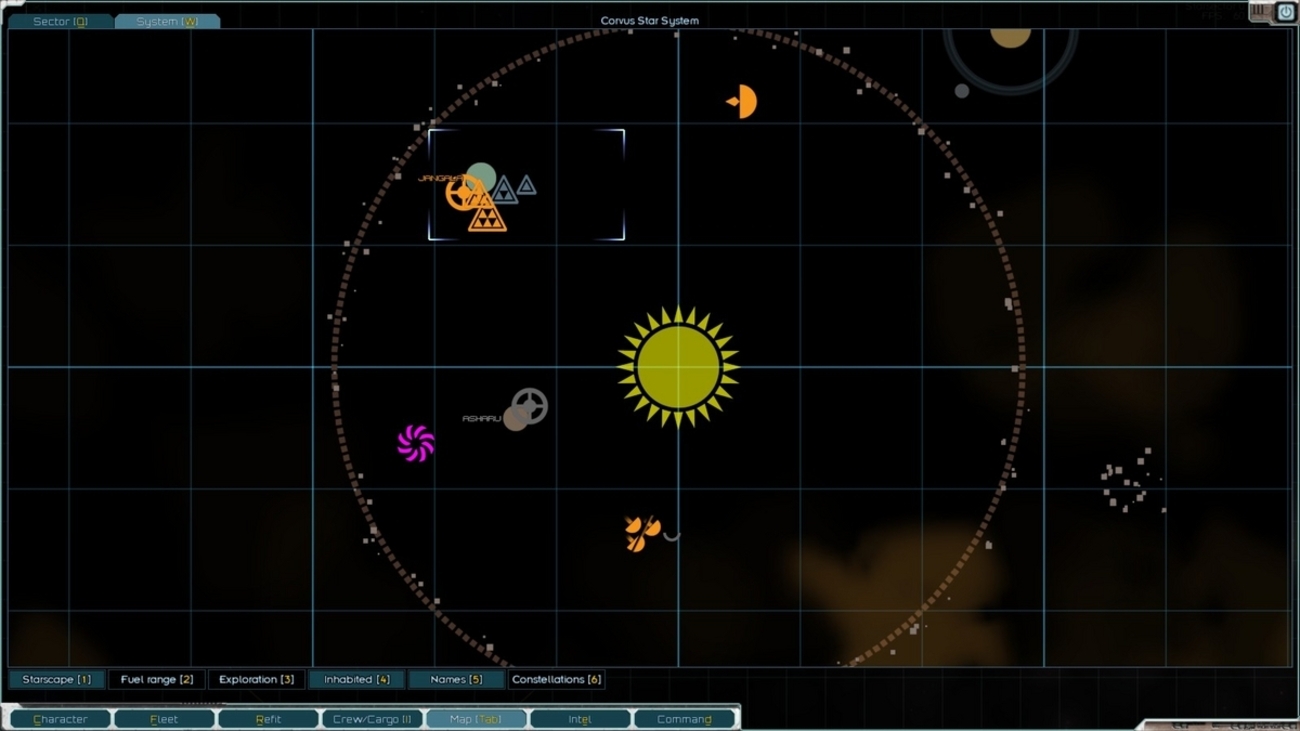Open the Character screen
This screenshot has height=731, width=1300.
(x=60, y=719)
